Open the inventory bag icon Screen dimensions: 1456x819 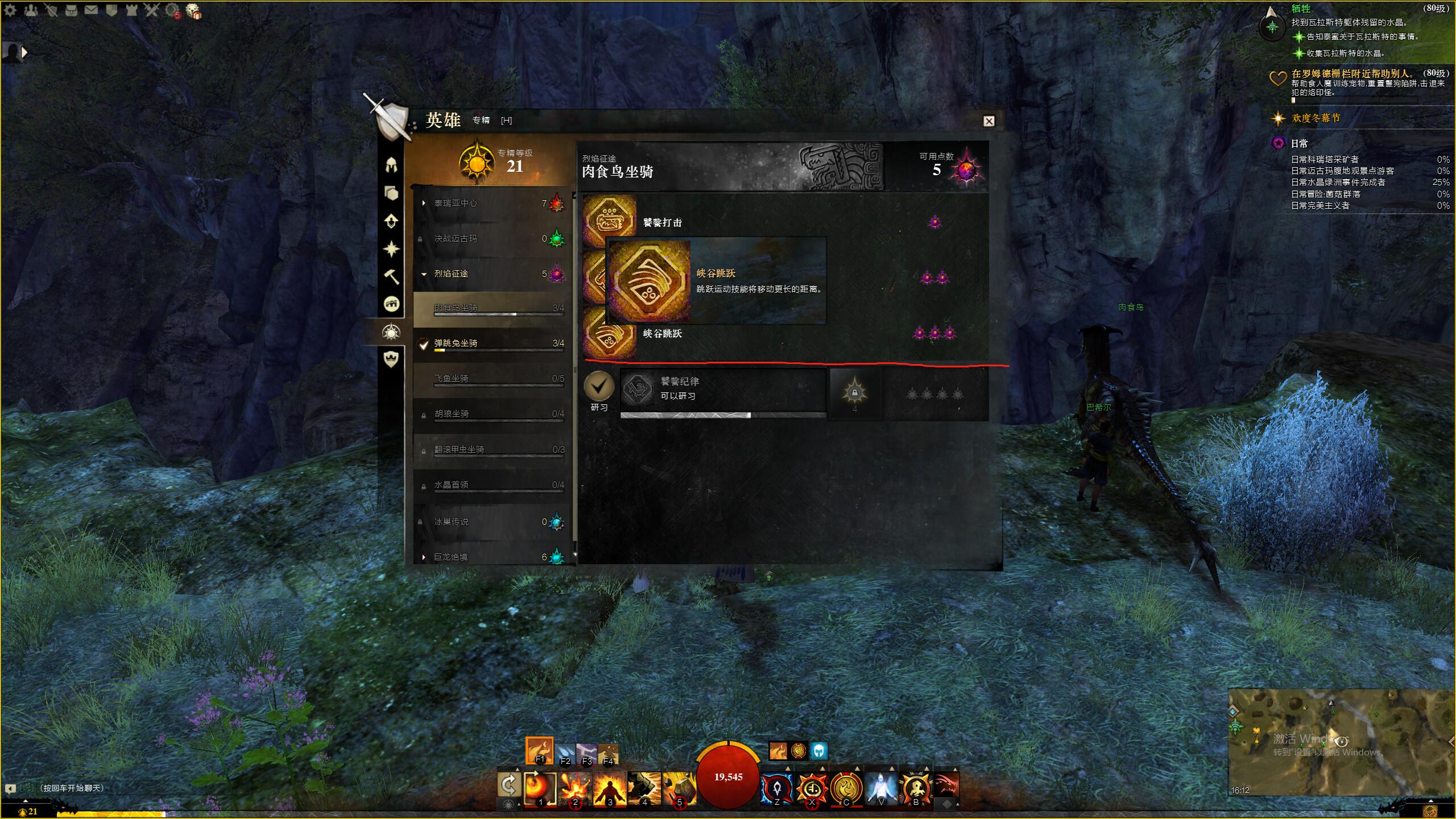pos(71,10)
